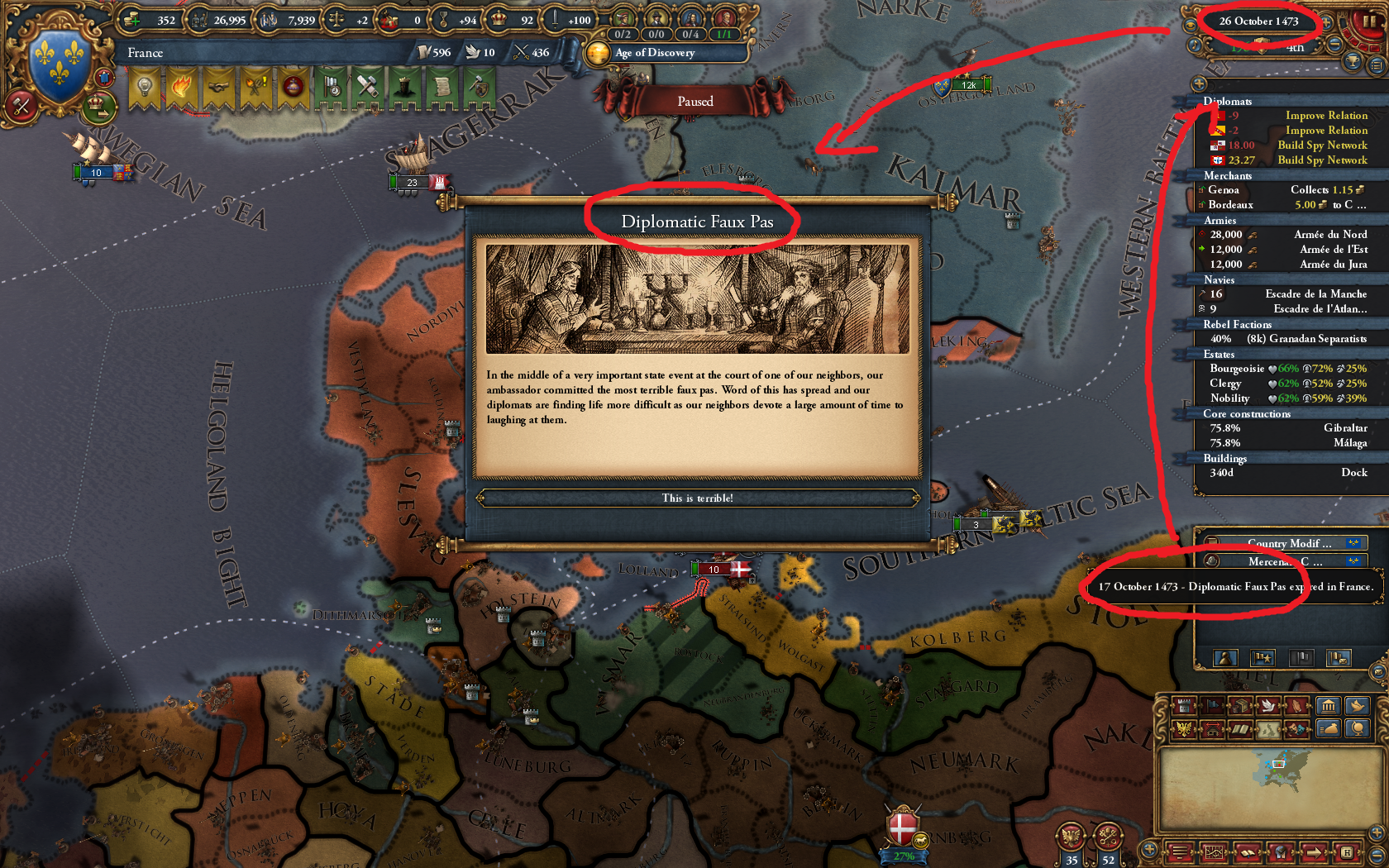The image size is (1389, 868).
Task: Toggle the blue arrow next to Mercenary entry
Action: 1353,561
